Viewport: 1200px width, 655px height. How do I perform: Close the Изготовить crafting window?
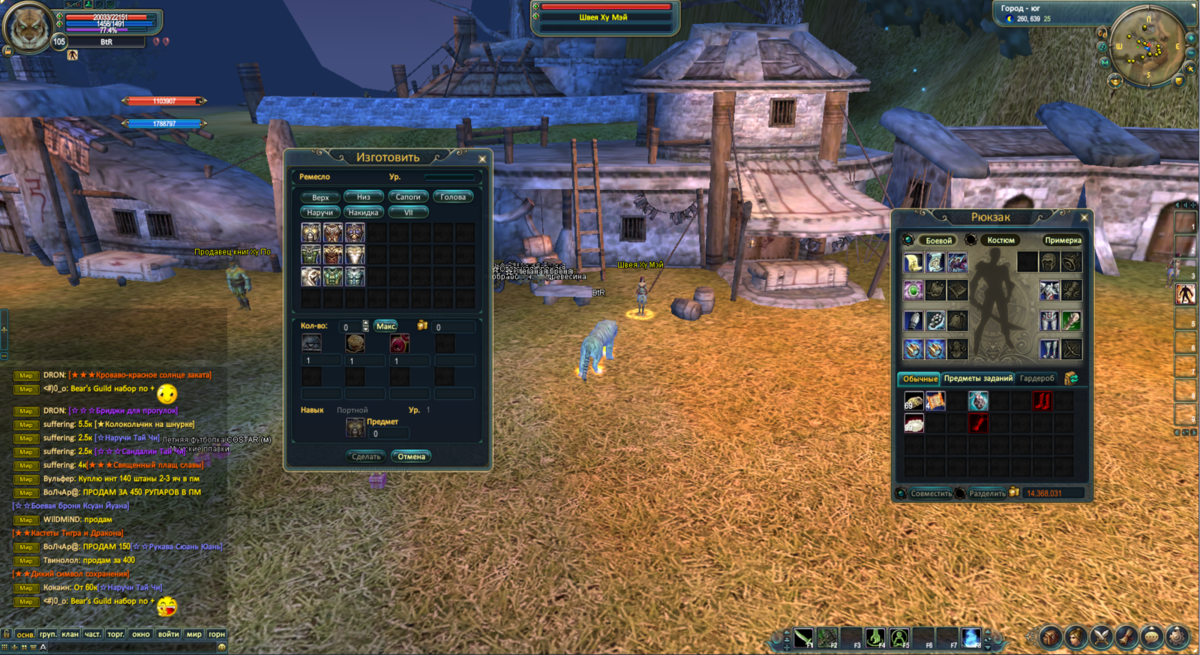click(x=482, y=158)
